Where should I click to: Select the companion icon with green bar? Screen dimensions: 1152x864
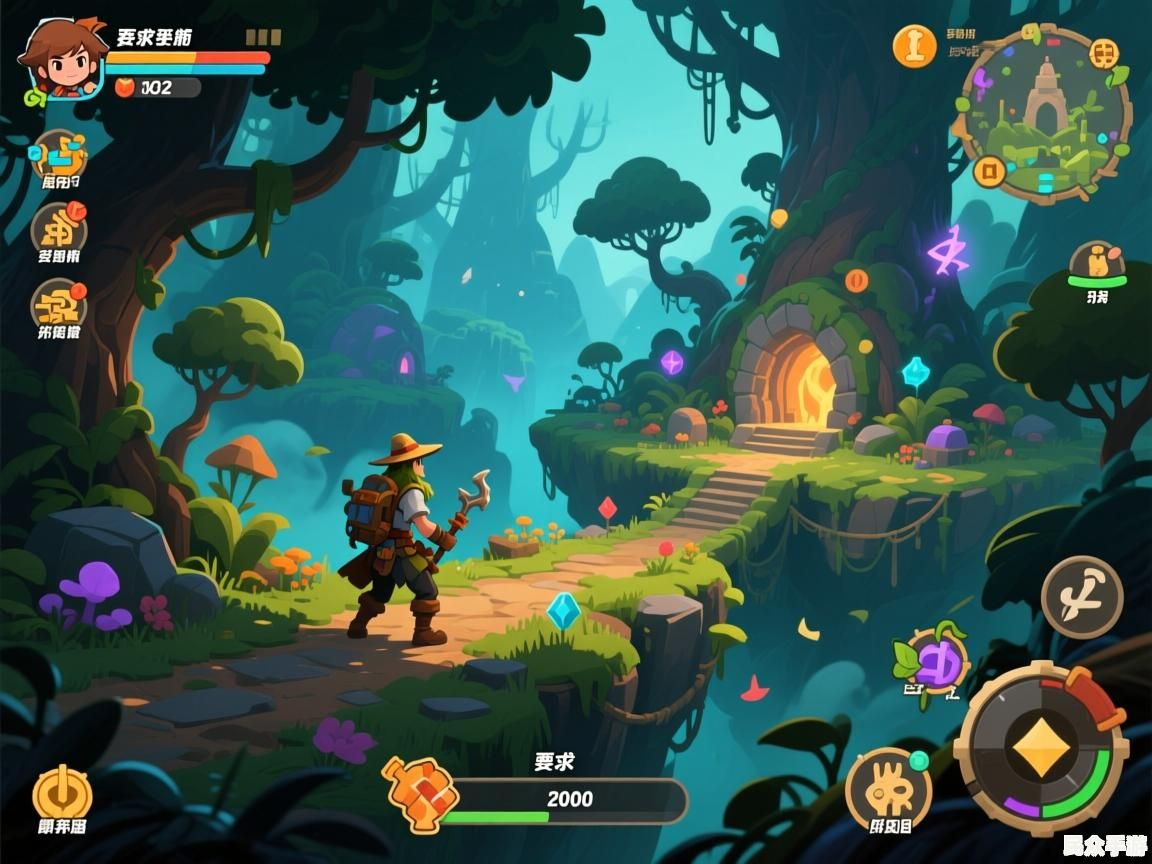pyautogui.click(x=1096, y=263)
